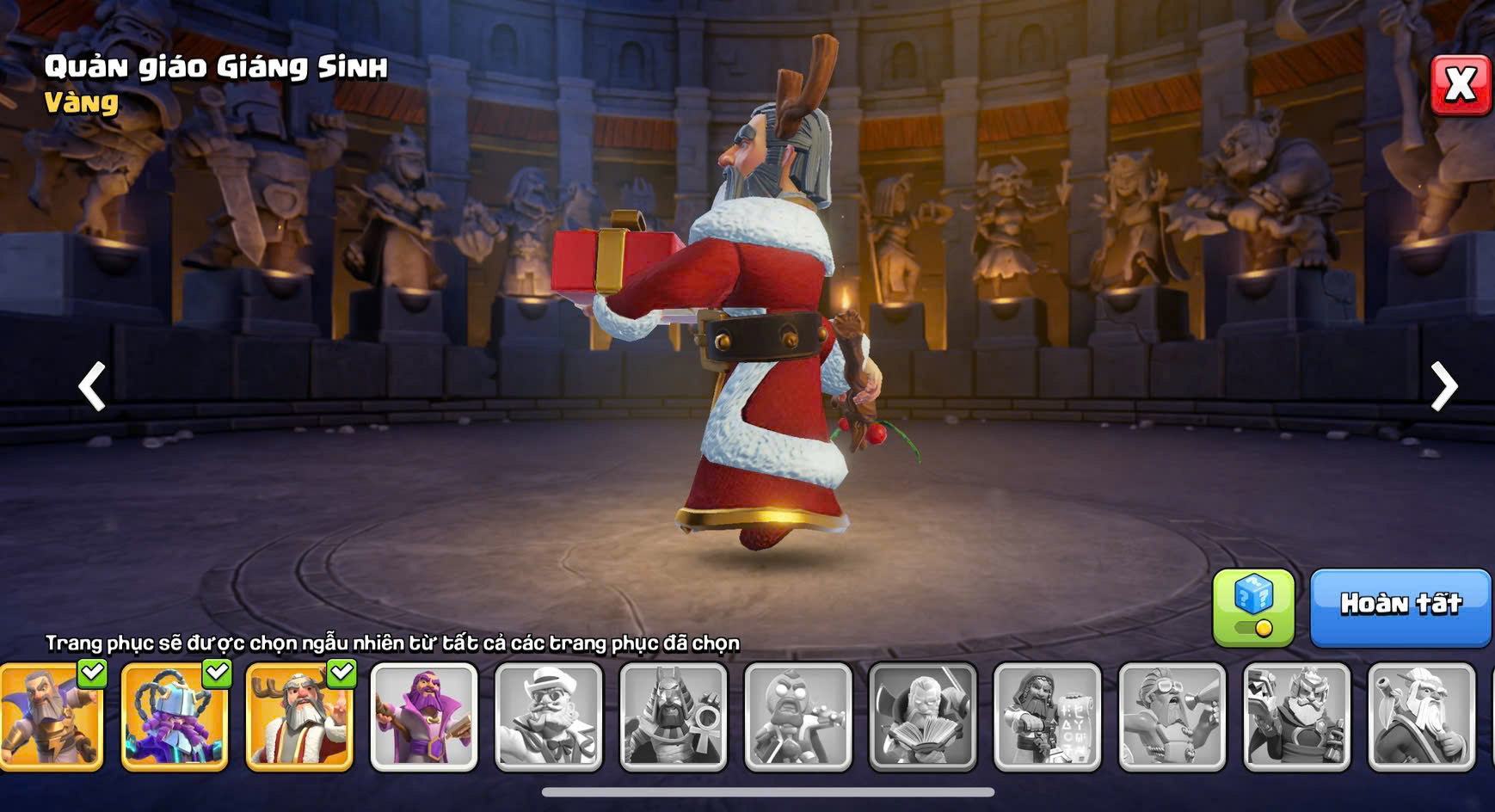Viewport: 1495px width, 812px height.
Task: Select the gingerbread Warden skin
Action: click(x=798, y=717)
